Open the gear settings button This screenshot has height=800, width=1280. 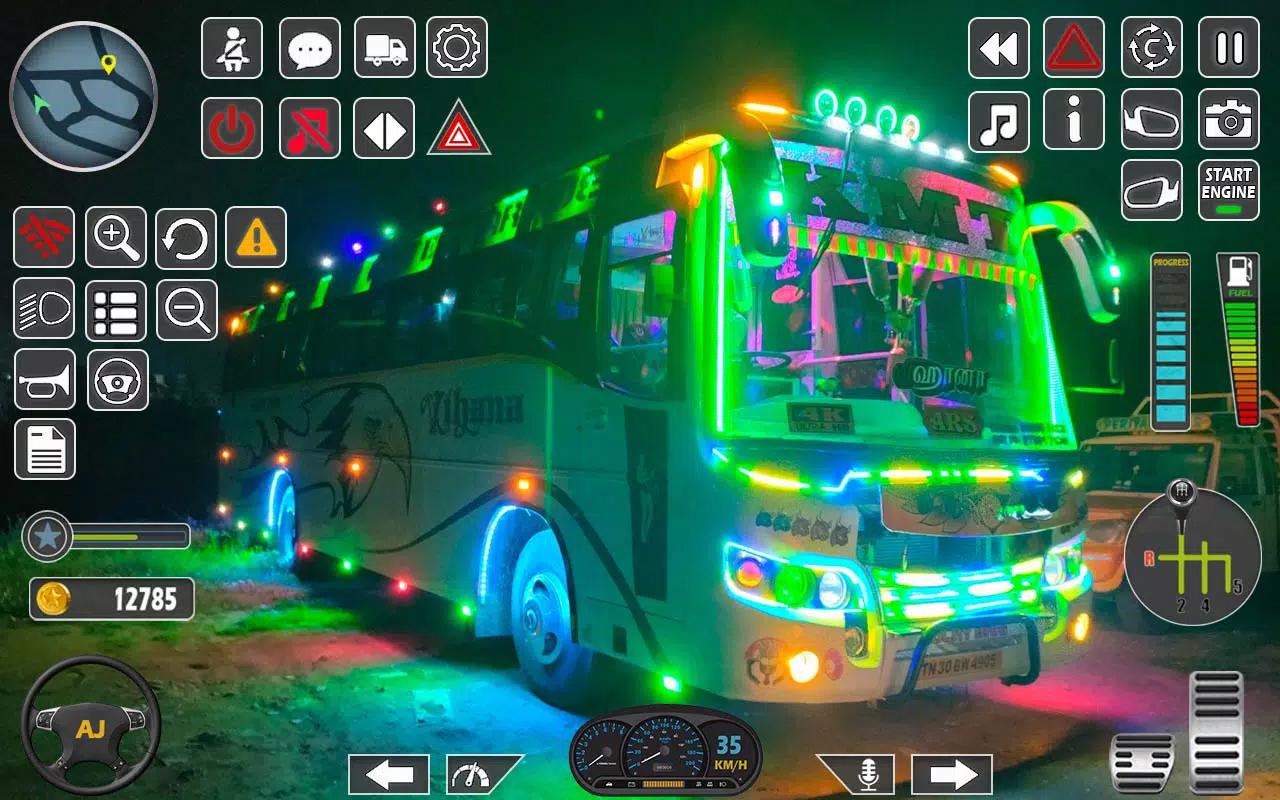point(457,48)
